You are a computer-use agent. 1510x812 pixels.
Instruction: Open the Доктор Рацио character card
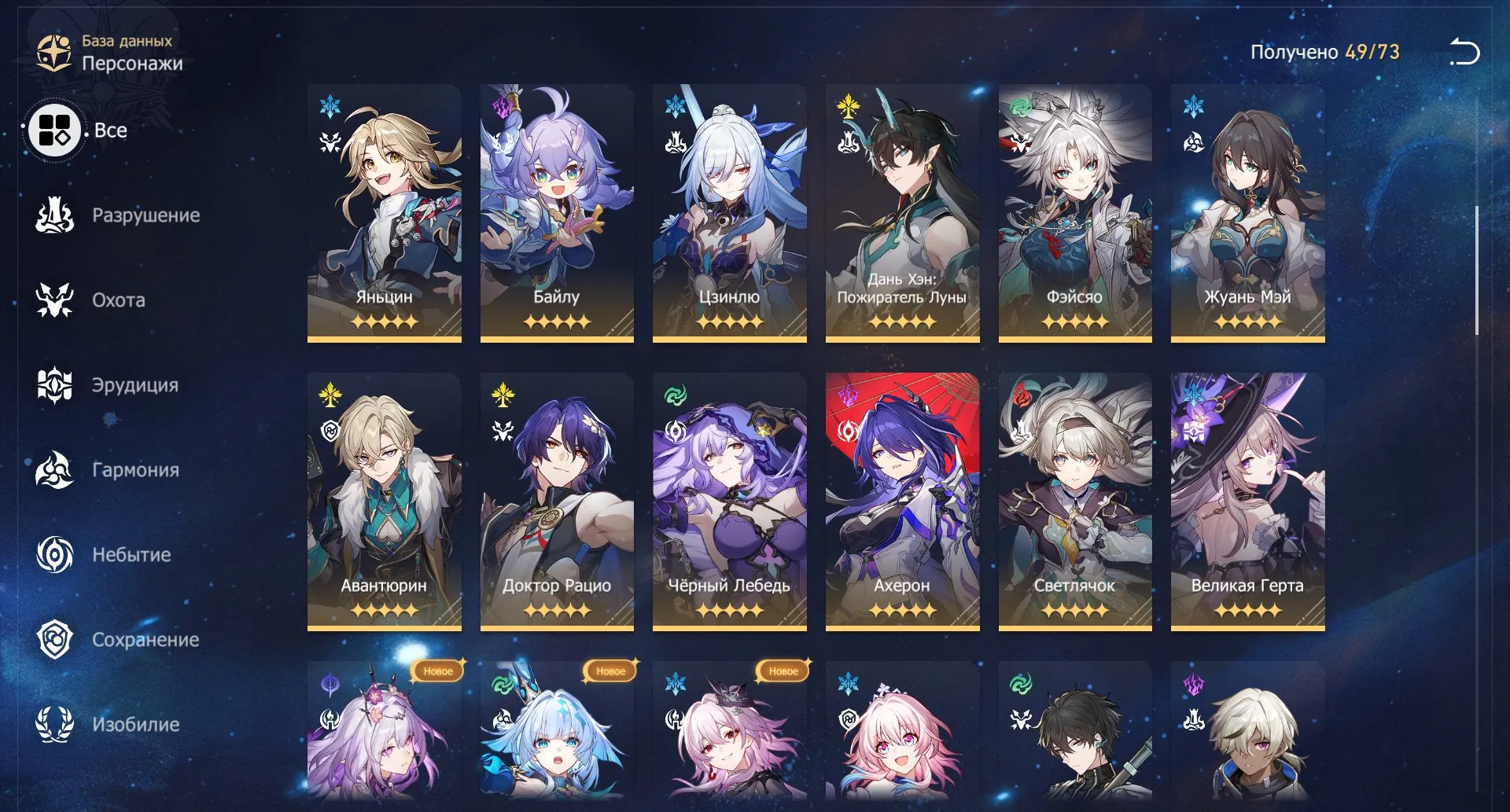(x=556, y=495)
